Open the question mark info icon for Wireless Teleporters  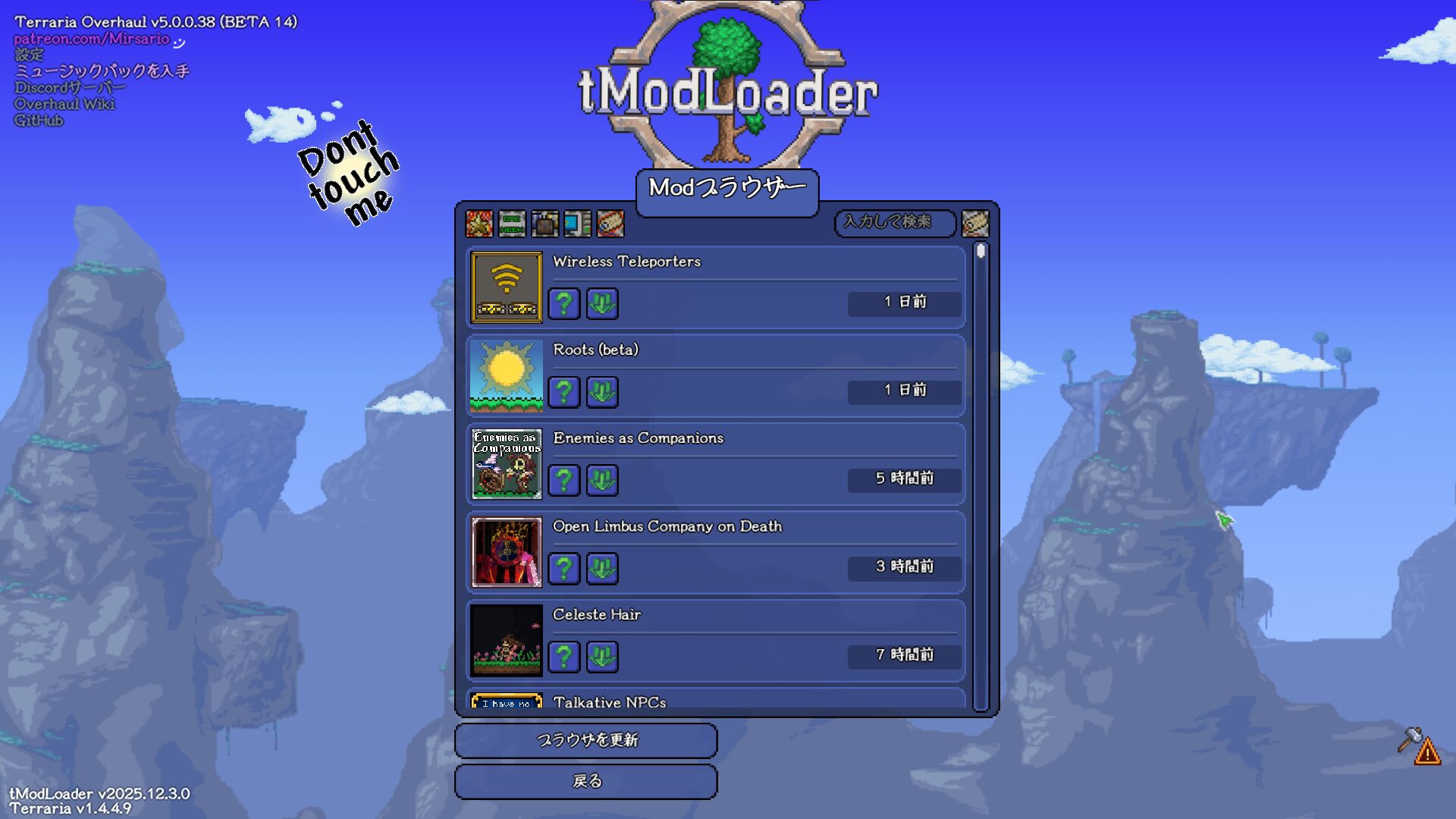pyautogui.click(x=563, y=304)
